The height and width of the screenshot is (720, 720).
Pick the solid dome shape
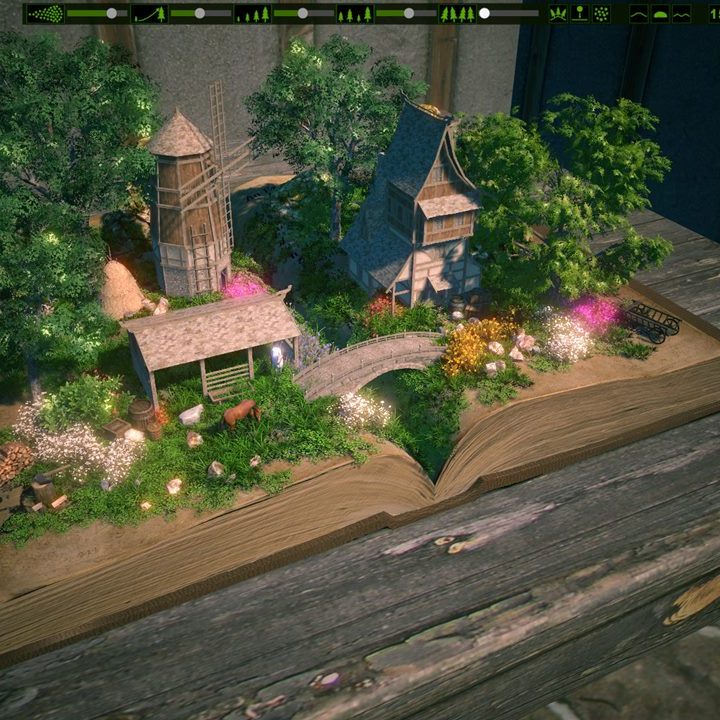tap(660, 14)
